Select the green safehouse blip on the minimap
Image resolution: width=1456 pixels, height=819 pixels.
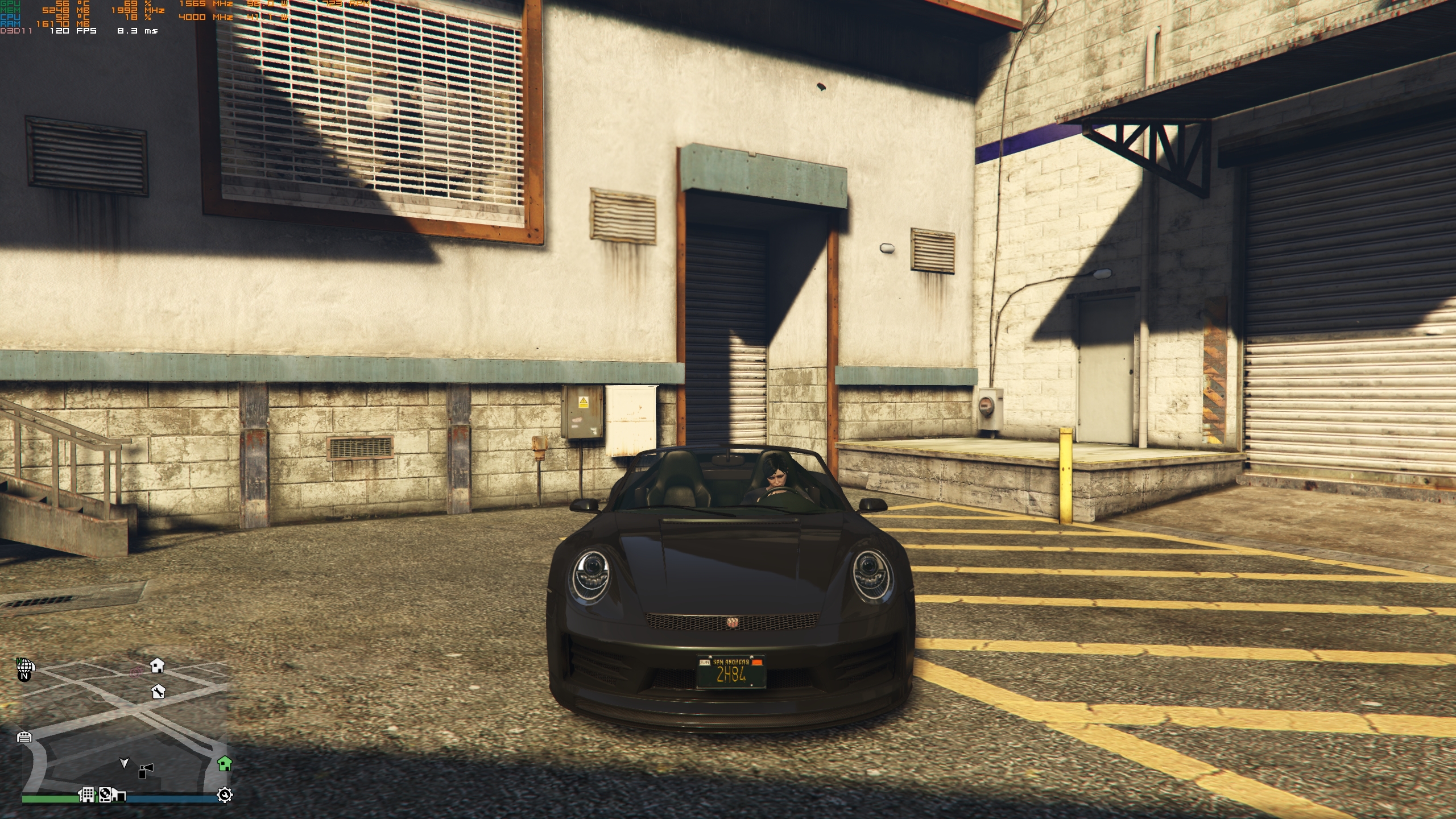(x=225, y=764)
